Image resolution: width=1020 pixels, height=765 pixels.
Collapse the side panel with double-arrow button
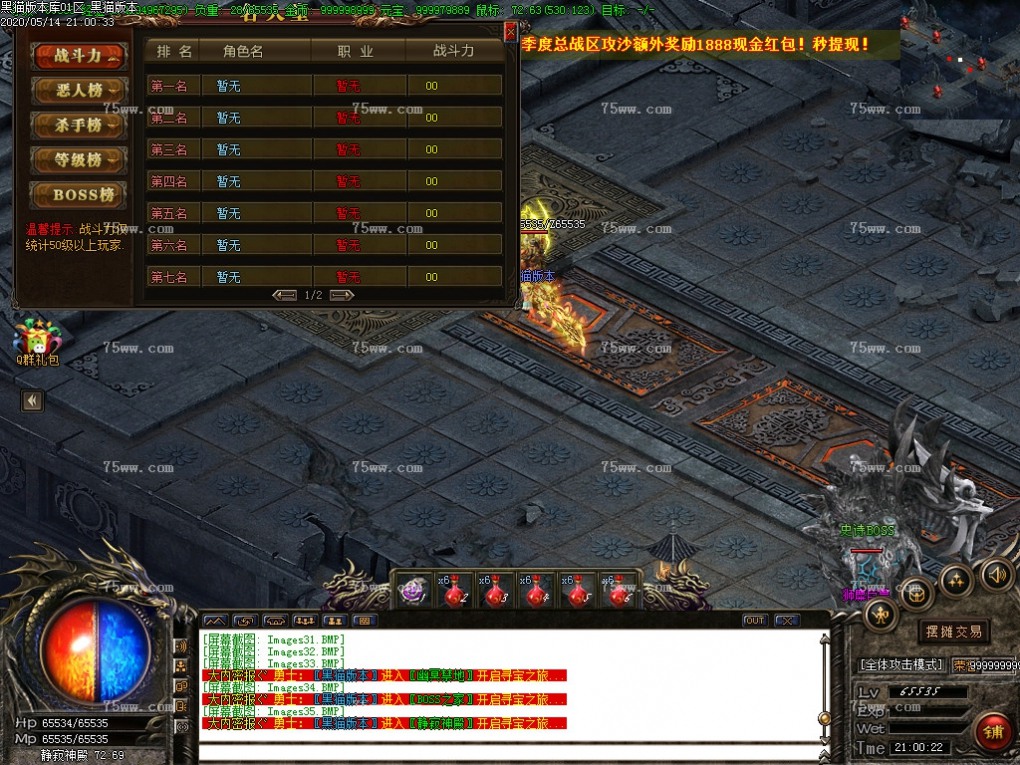[x=32, y=401]
